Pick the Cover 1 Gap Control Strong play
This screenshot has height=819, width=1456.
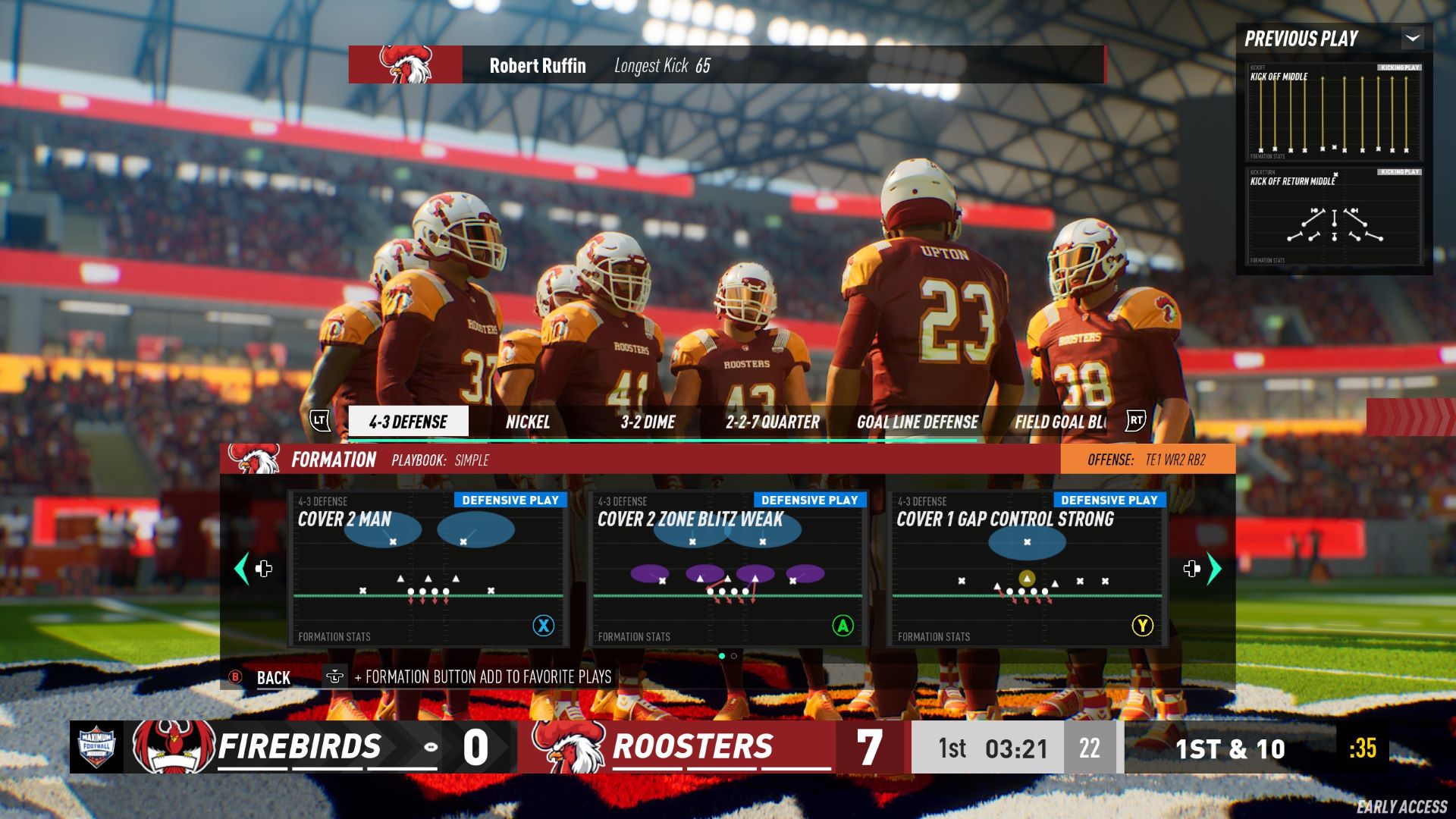pyautogui.click(x=1027, y=568)
